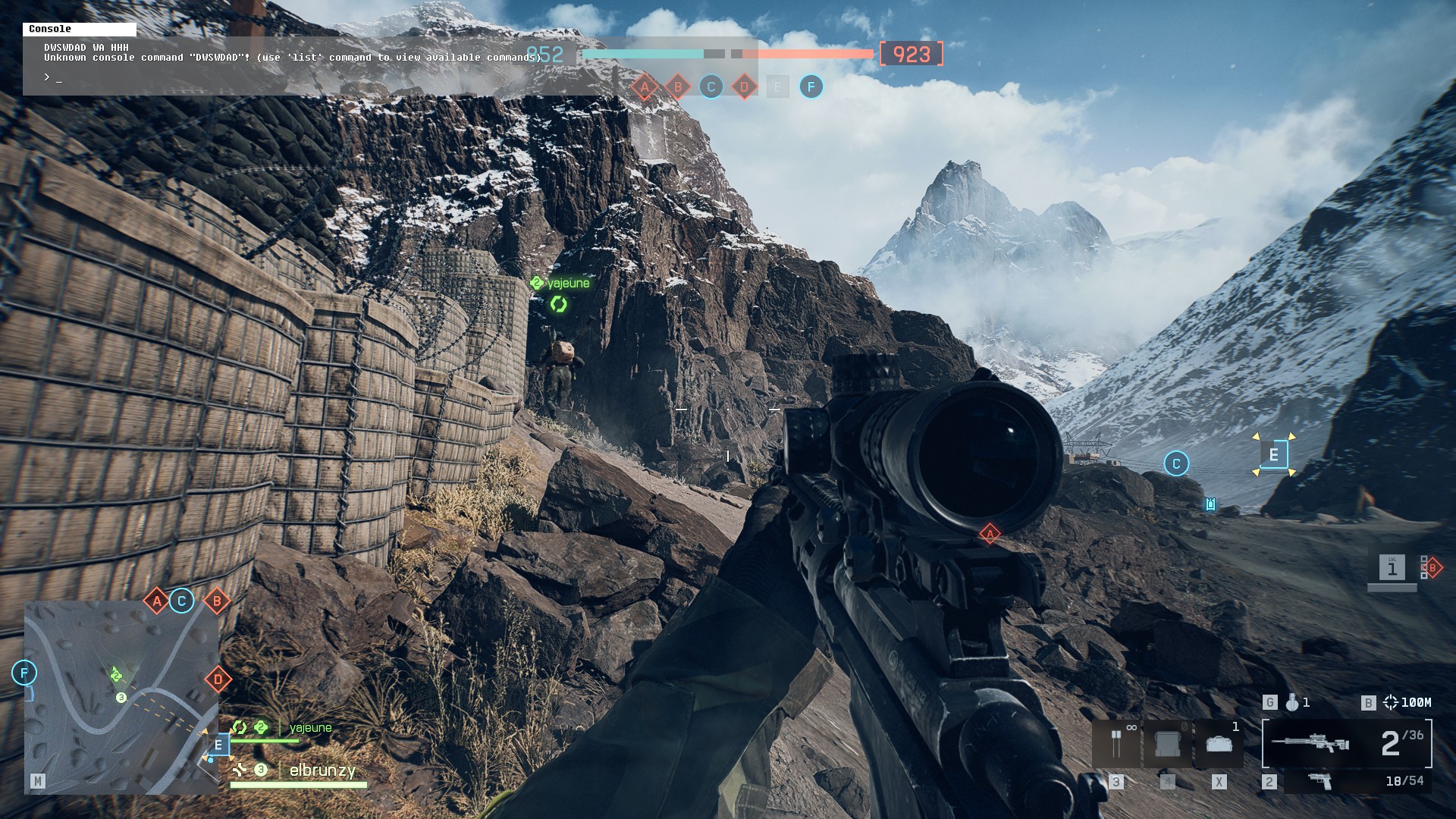Select the sniper rifle primary weapon
This screenshot has width=1456, height=819.
point(1312,743)
